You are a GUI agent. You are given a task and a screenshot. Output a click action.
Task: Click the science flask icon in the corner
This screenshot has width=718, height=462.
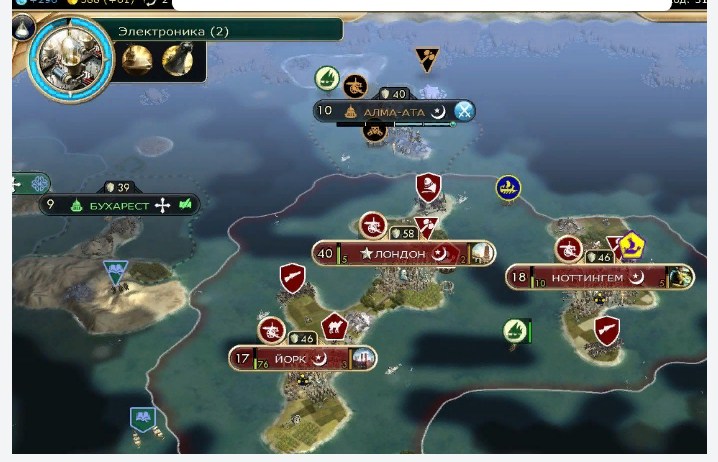pyautogui.click(x=24, y=28)
